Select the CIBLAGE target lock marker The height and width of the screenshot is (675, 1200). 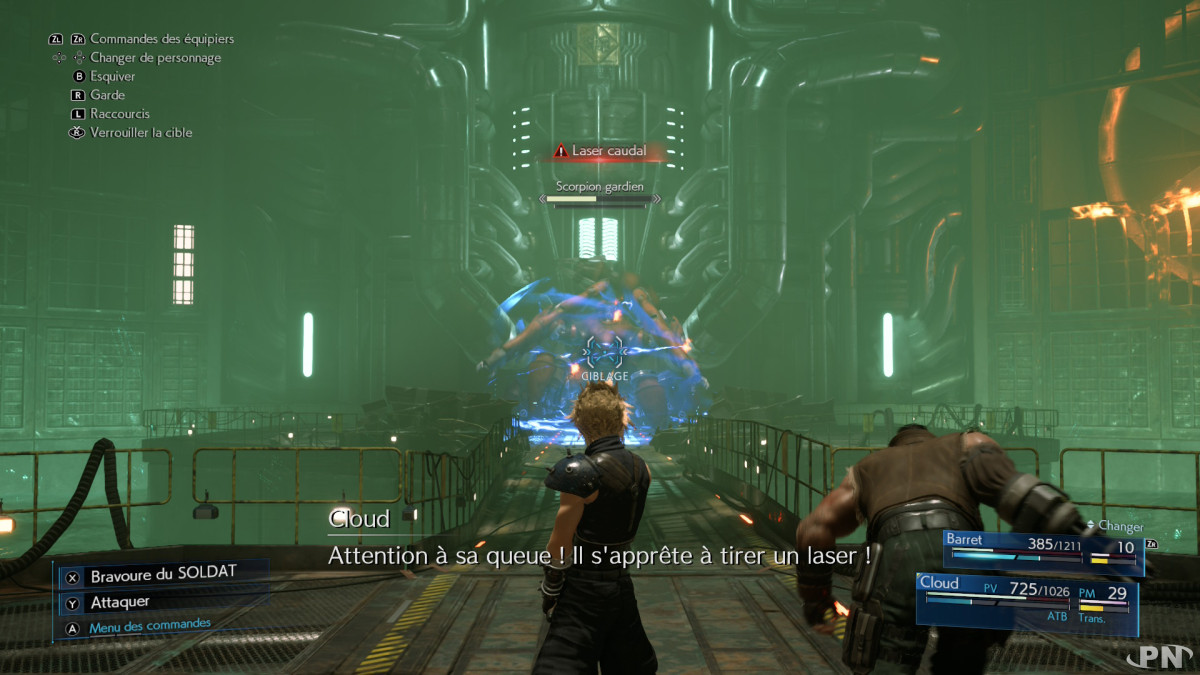[604, 356]
